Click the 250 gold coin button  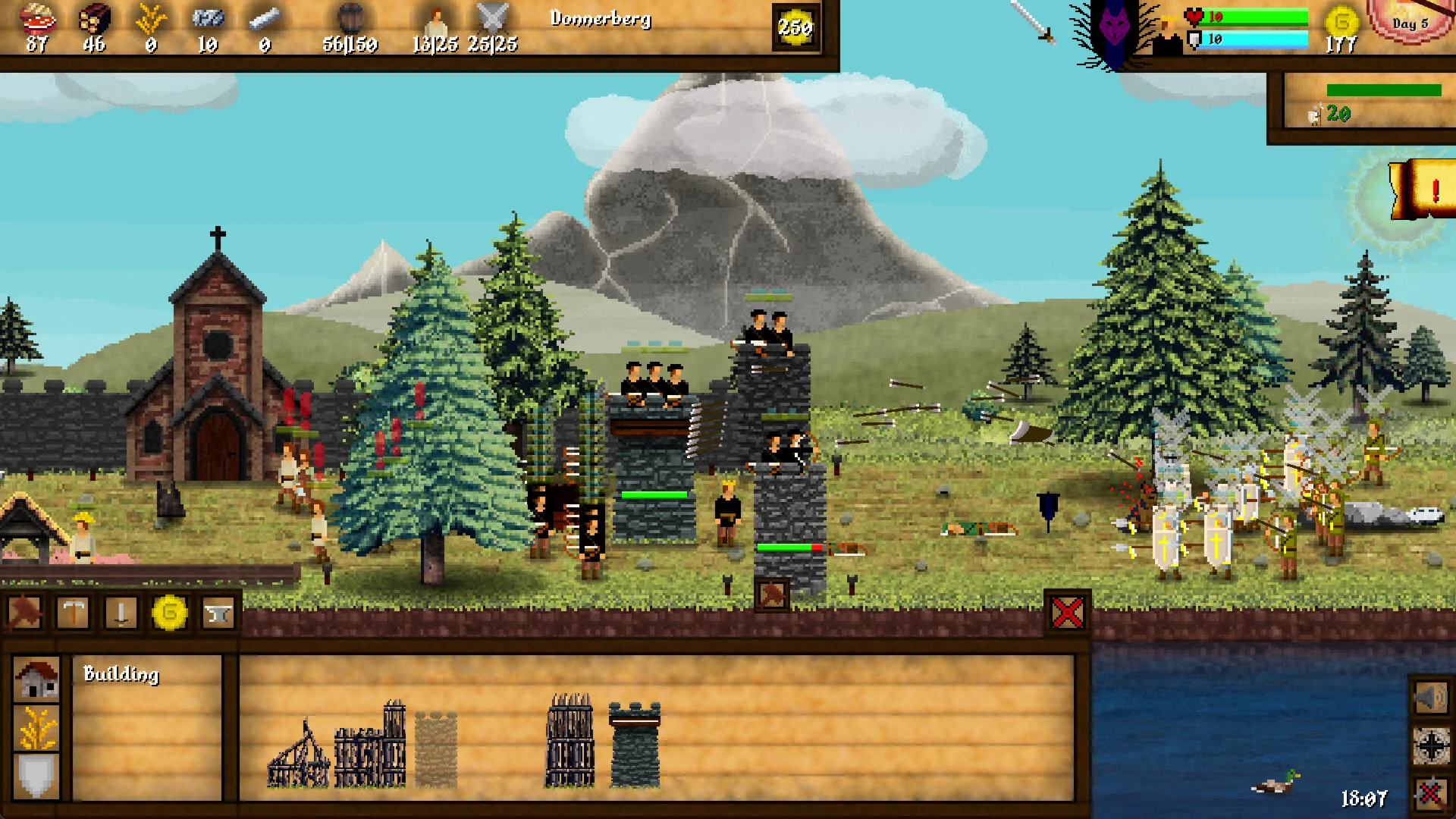coord(795,28)
